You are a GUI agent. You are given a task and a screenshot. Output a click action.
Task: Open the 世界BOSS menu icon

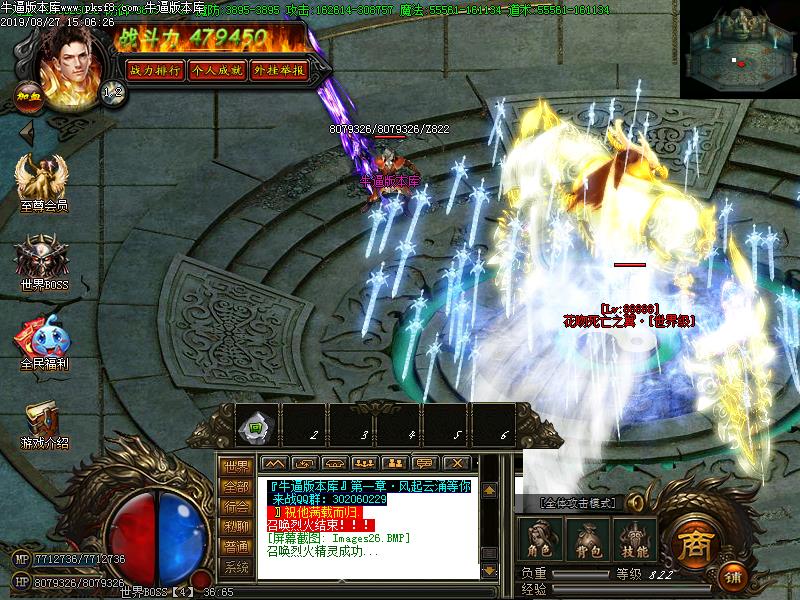42,262
